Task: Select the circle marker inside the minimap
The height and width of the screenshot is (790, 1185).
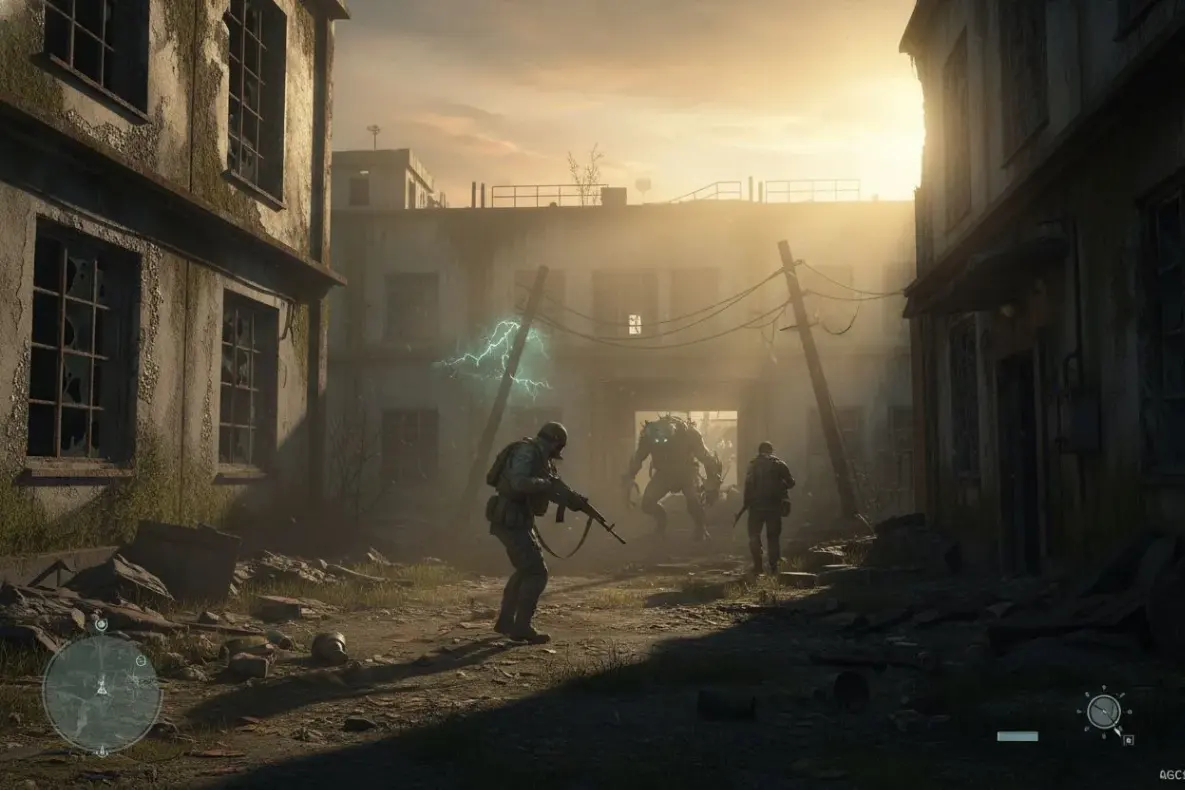Action: tap(141, 661)
